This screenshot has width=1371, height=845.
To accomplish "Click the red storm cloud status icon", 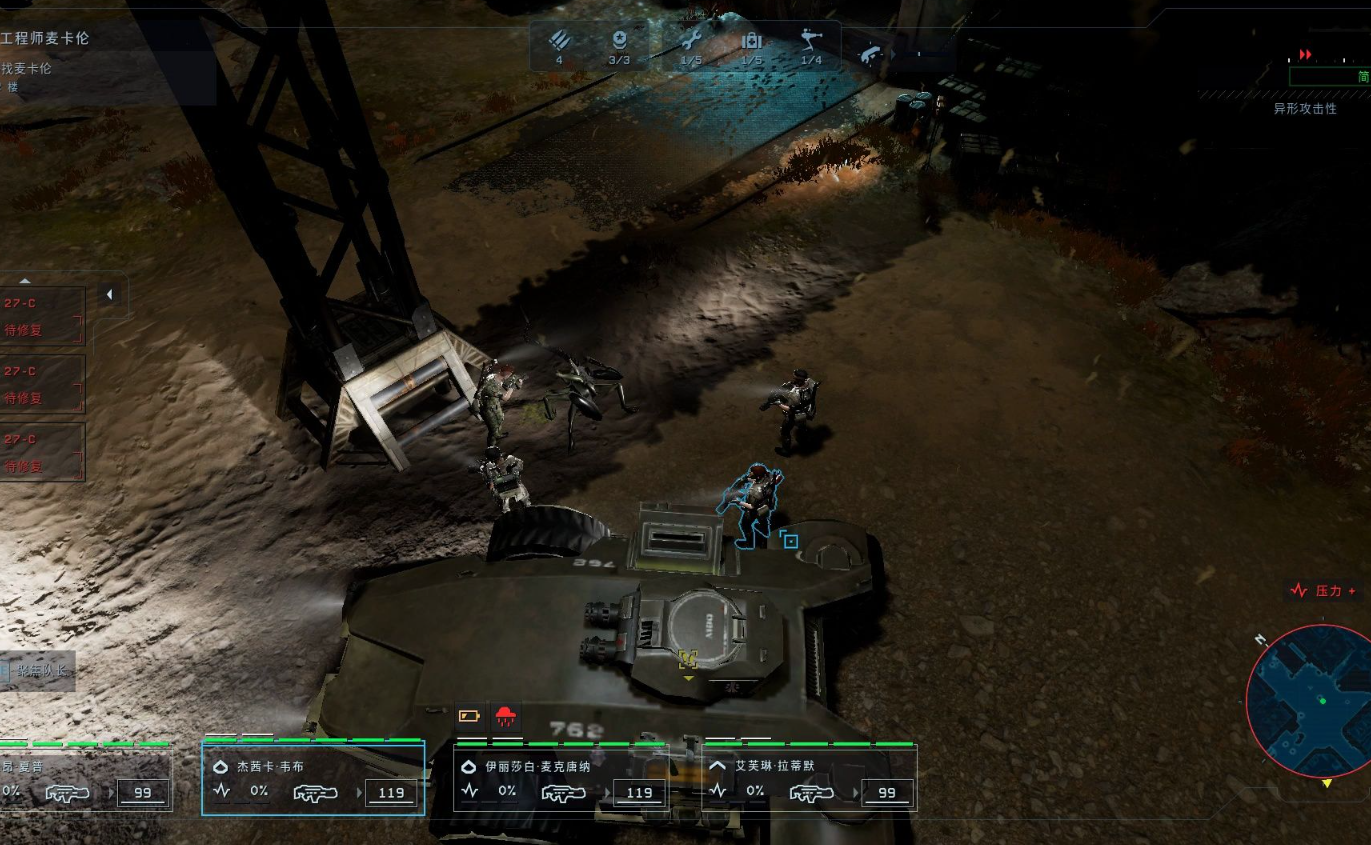I will tap(508, 715).
